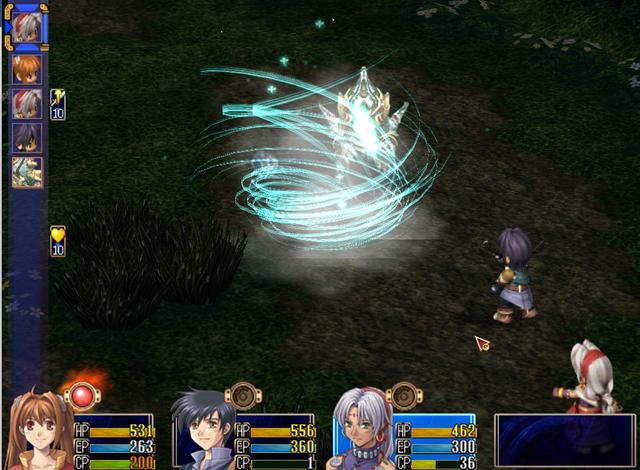Click the yellow heart turn bonus icon
This screenshot has height=470, width=640.
tap(57, 240)
